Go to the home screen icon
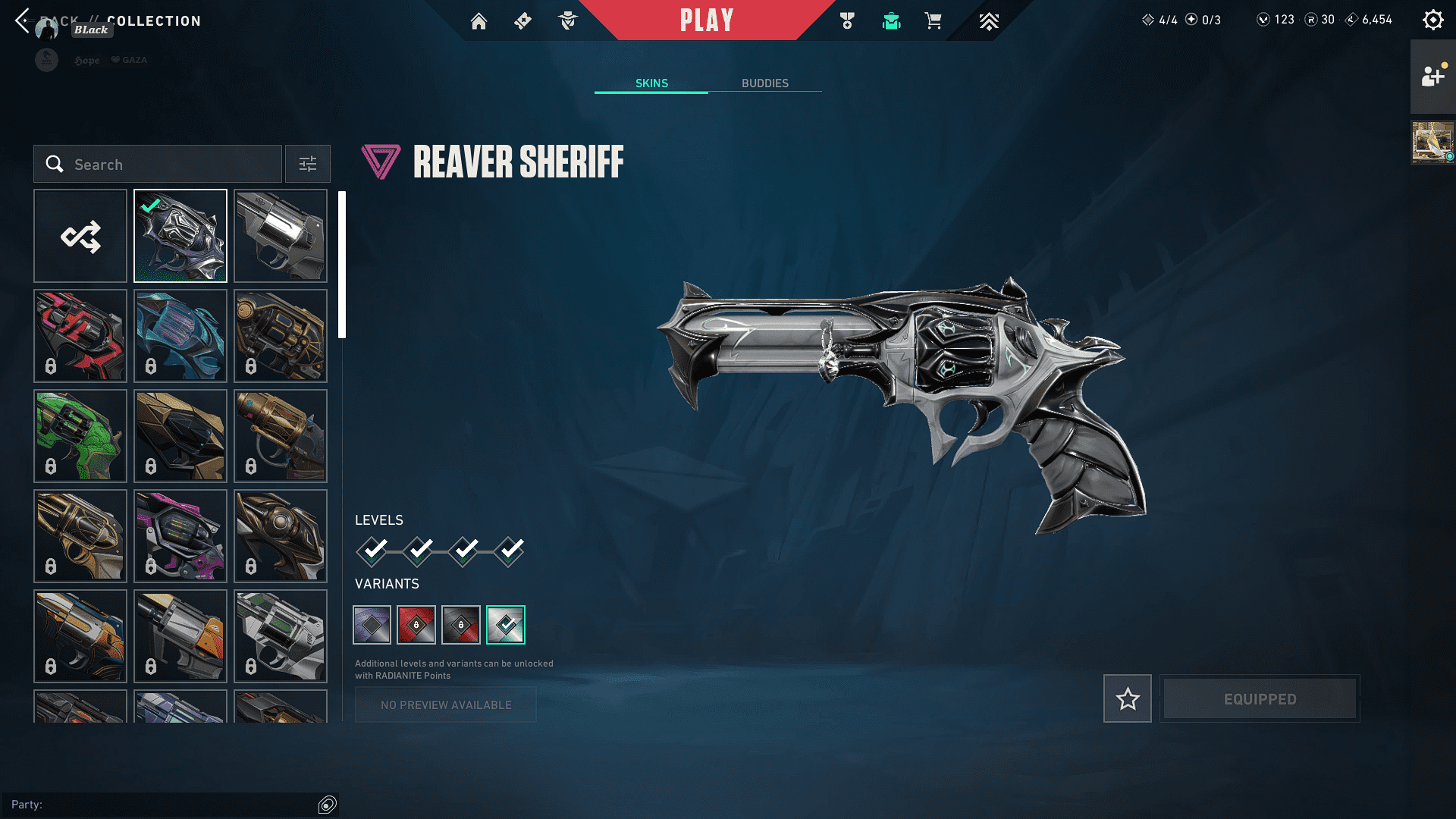1456x819 pixels. [479, 21]
